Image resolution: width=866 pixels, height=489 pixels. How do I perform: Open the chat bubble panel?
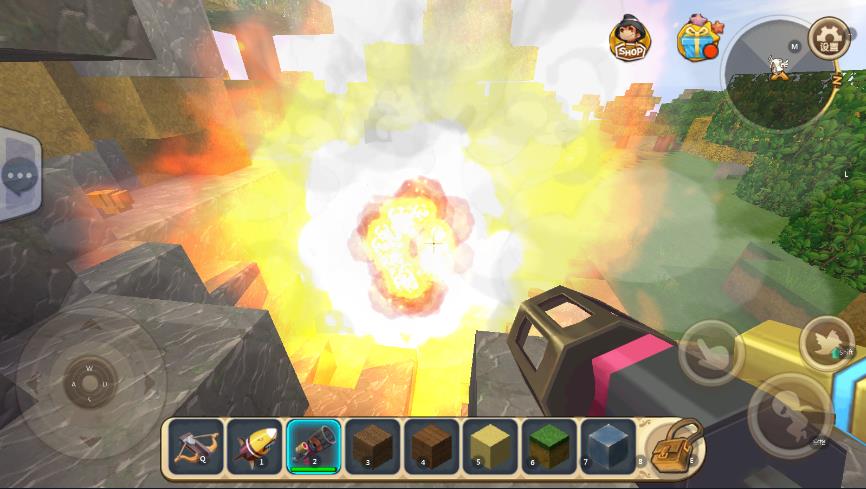(18, 178)
